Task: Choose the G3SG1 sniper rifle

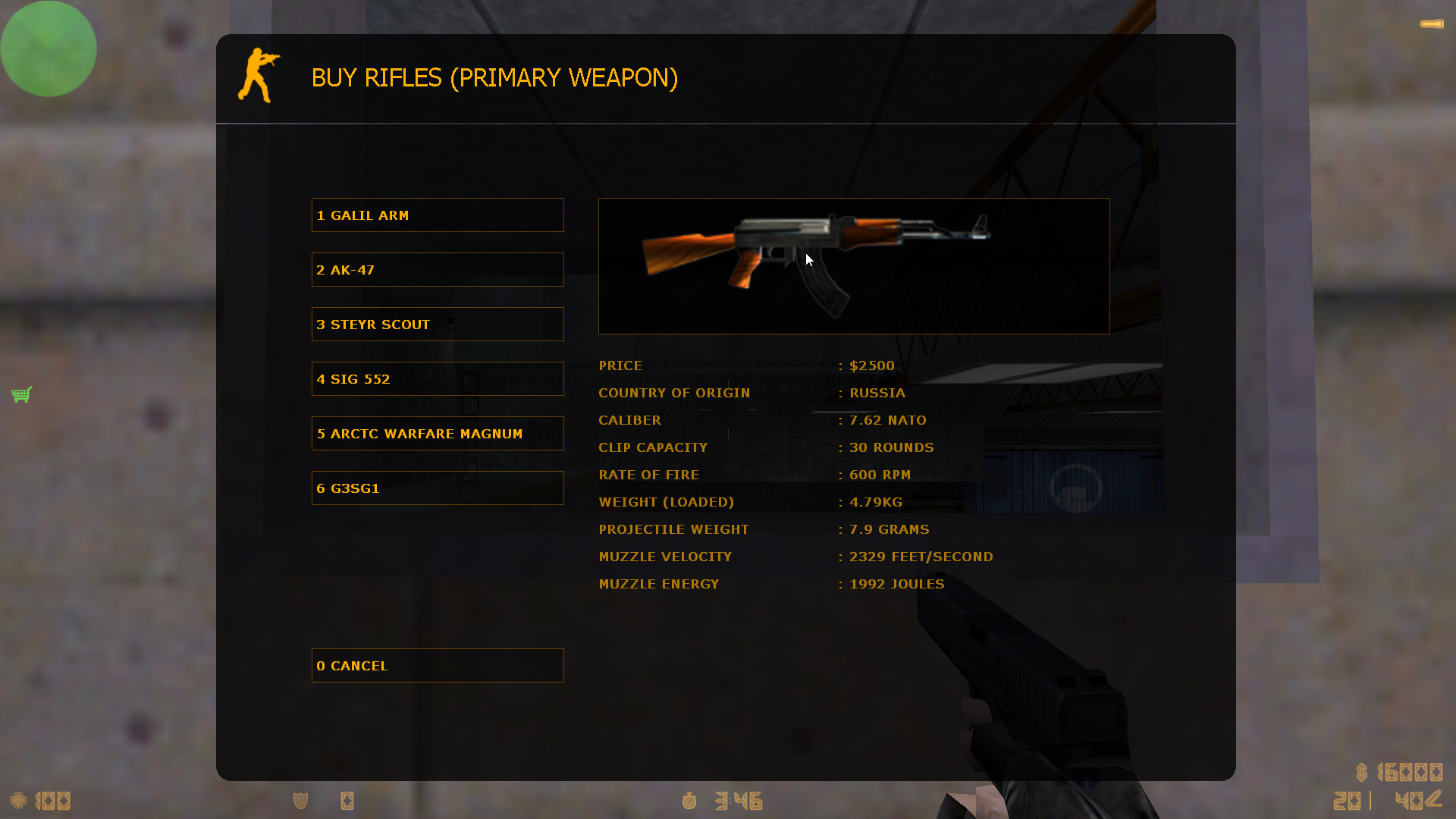Action: (x=437, y=488)
